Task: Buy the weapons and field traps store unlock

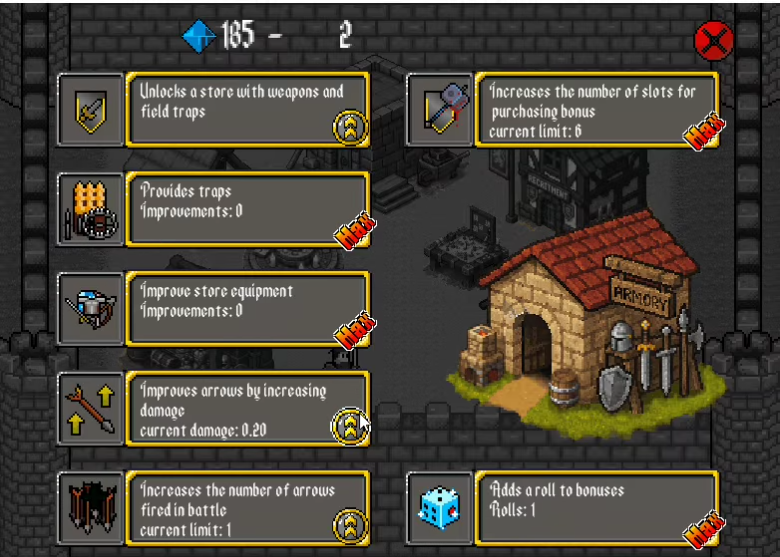Action: pyautogui.click(x=349, y=127)
